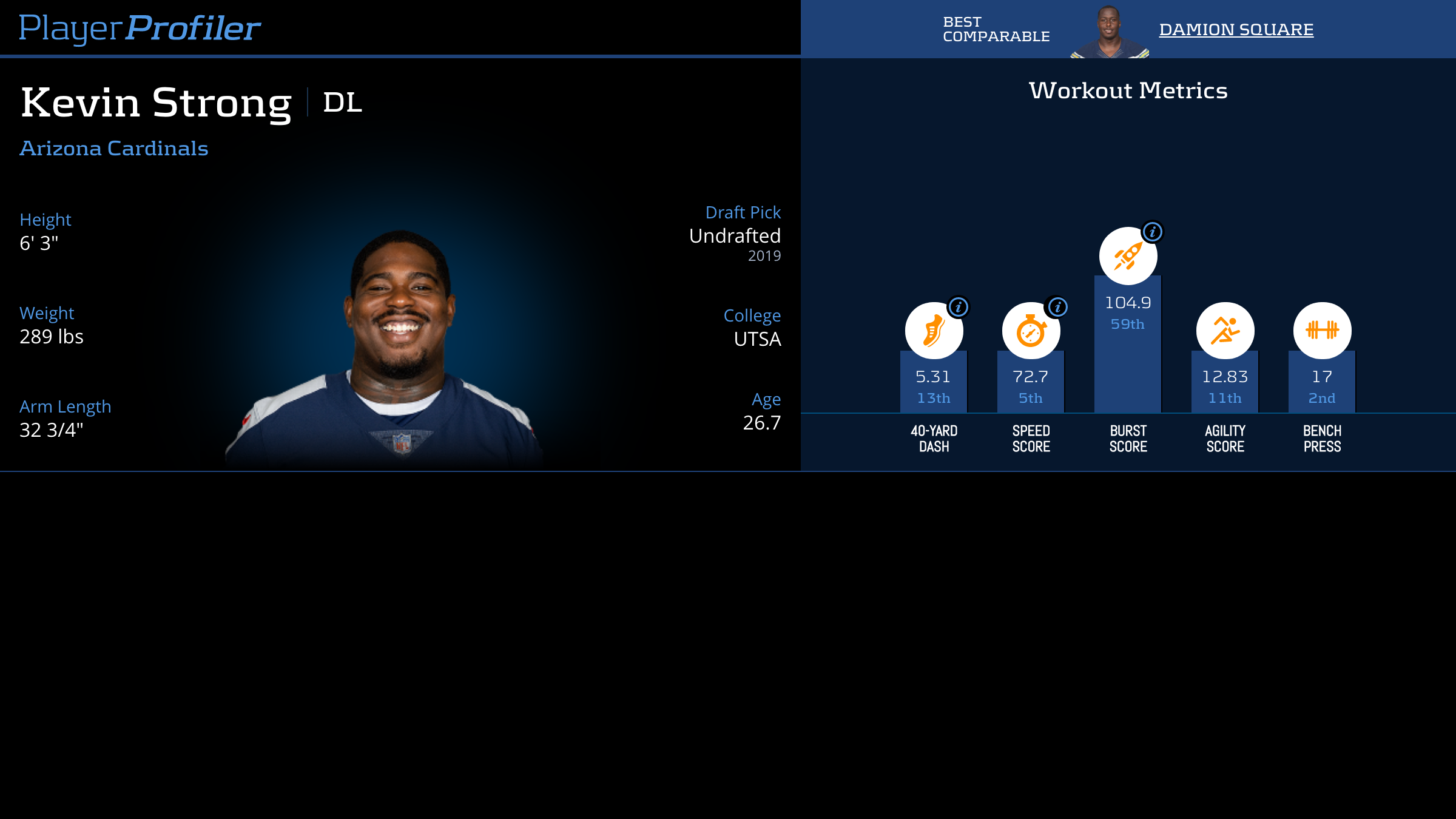Click the Bench Press barbell icon

(1322, 331)
